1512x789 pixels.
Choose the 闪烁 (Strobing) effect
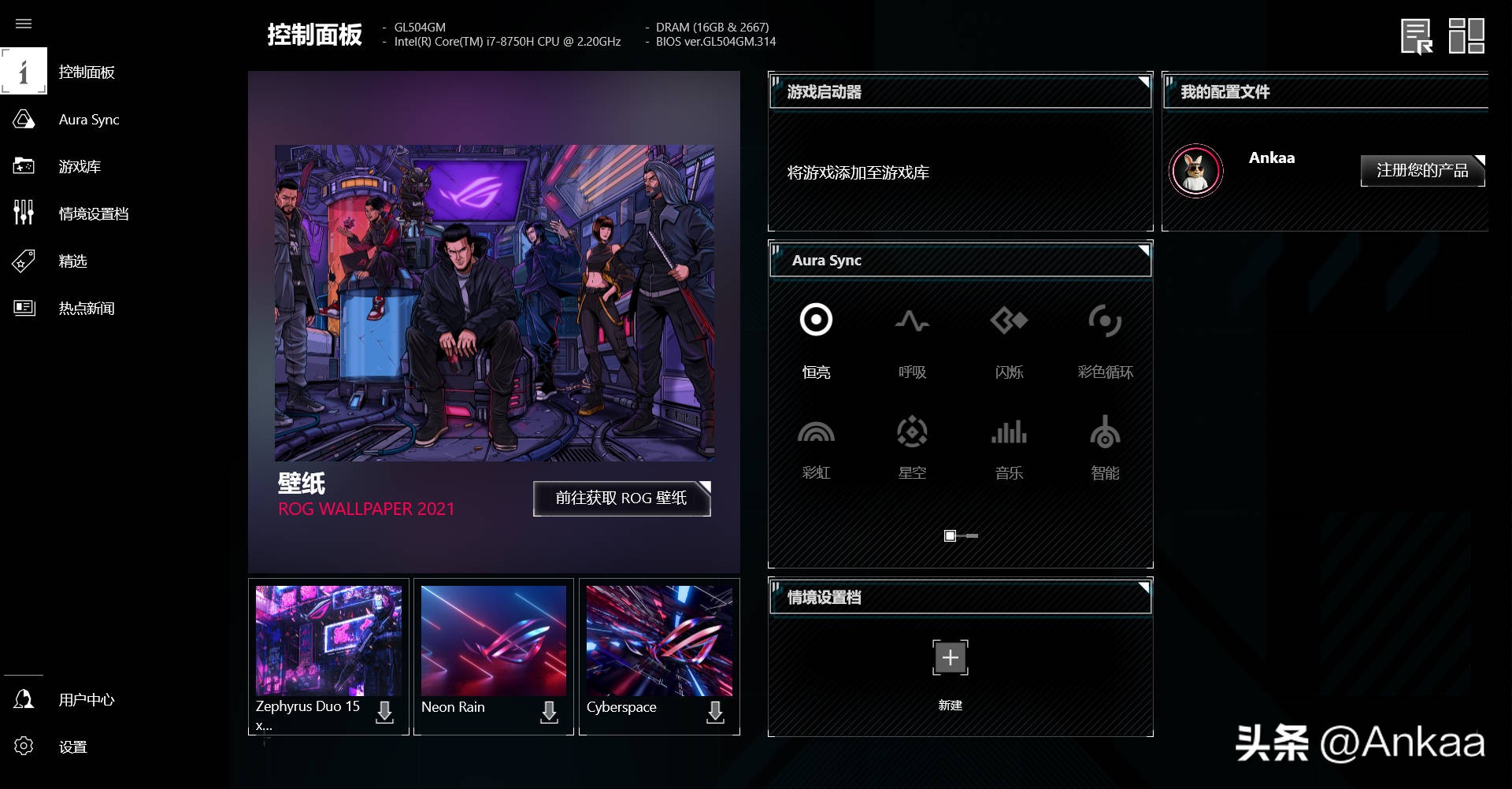pyautogui.click(x=1009, y=339)
